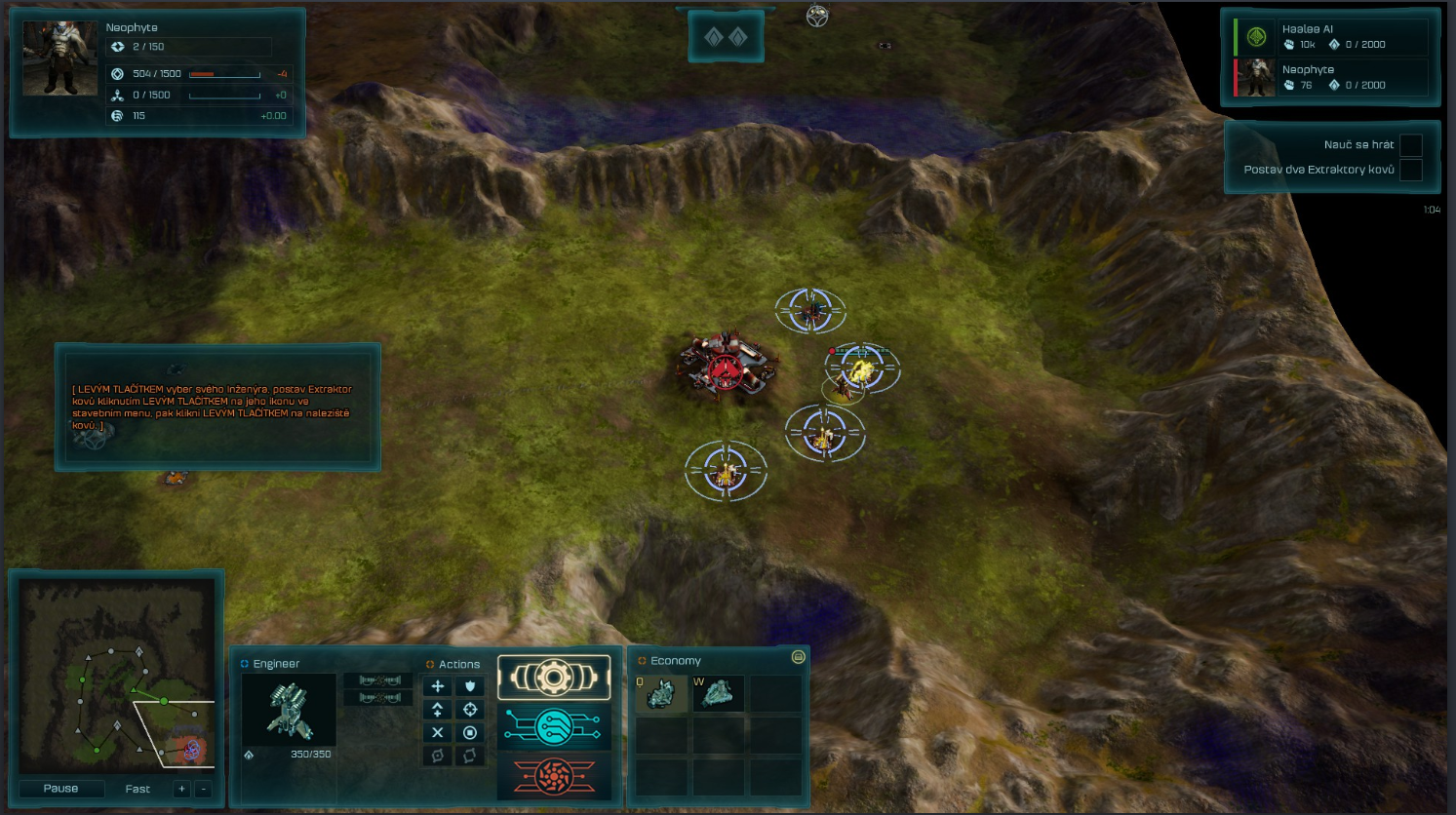This screenshot has height=815, width=1456.
Task: Cancel orders with the X action
Action: 438,732
